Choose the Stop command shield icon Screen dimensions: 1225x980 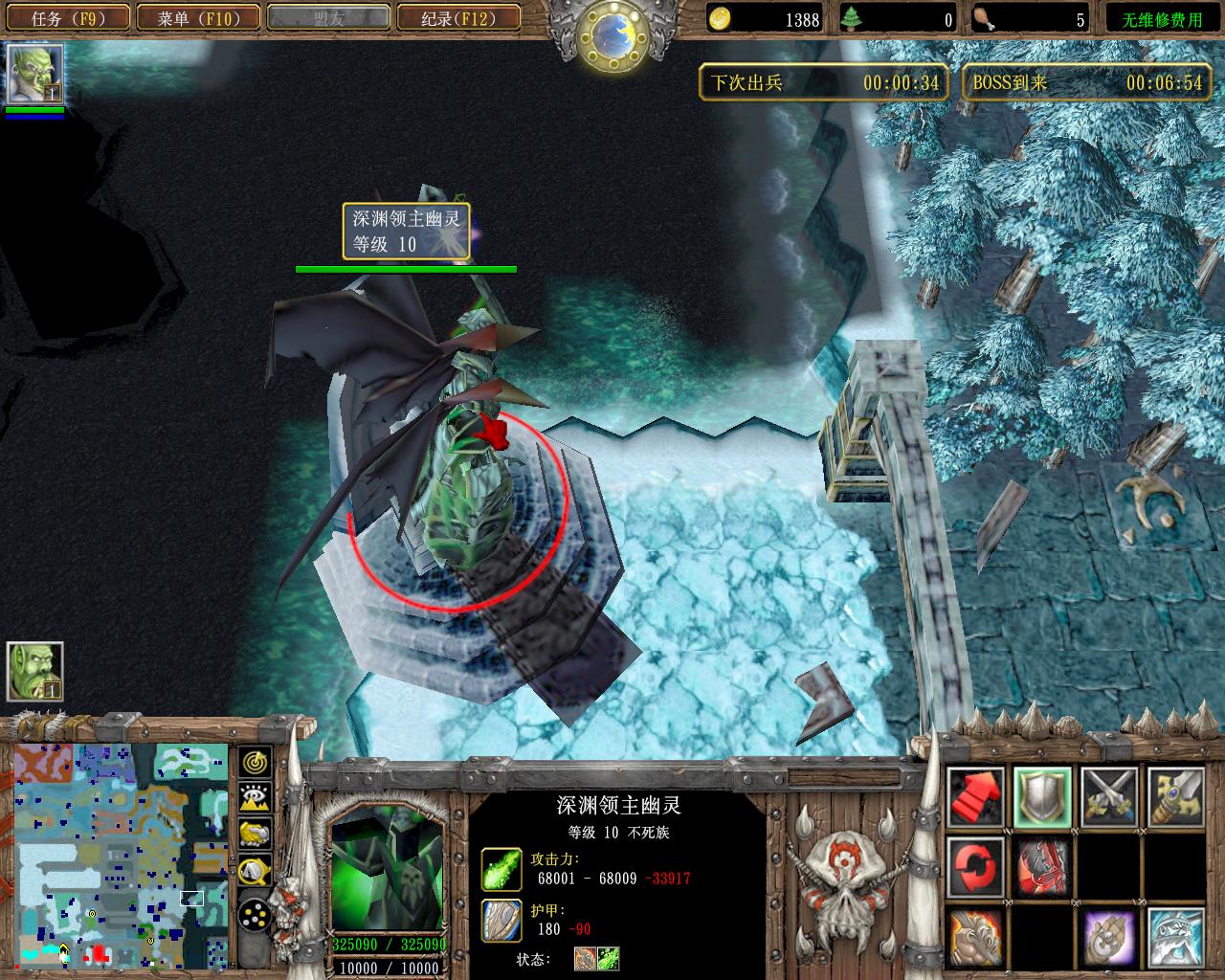click(1042, 796)
